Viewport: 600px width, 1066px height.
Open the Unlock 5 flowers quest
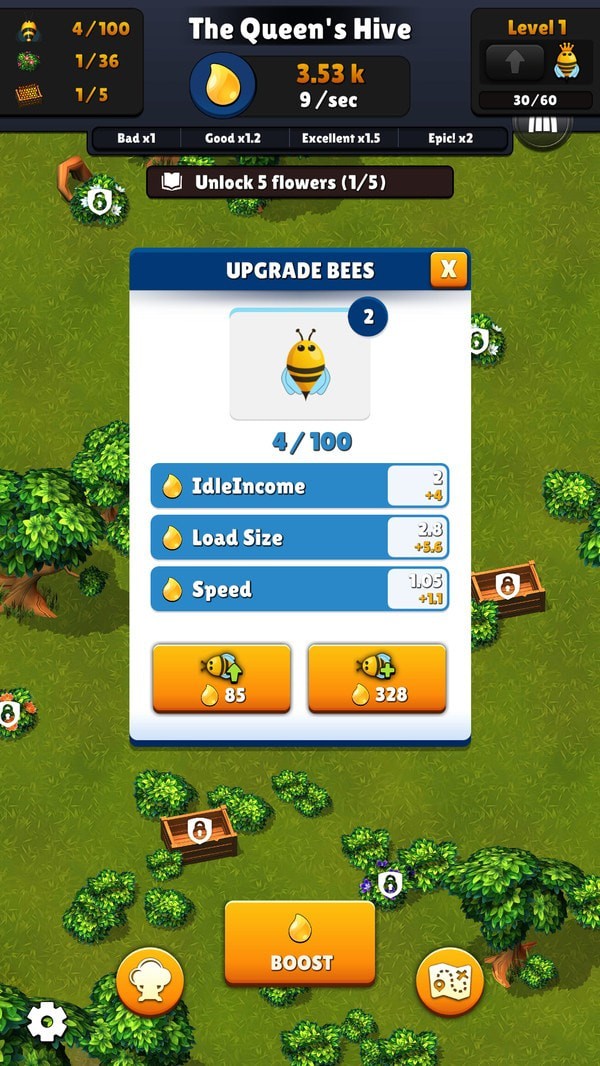pyautogui.click(x=300, y=182)
